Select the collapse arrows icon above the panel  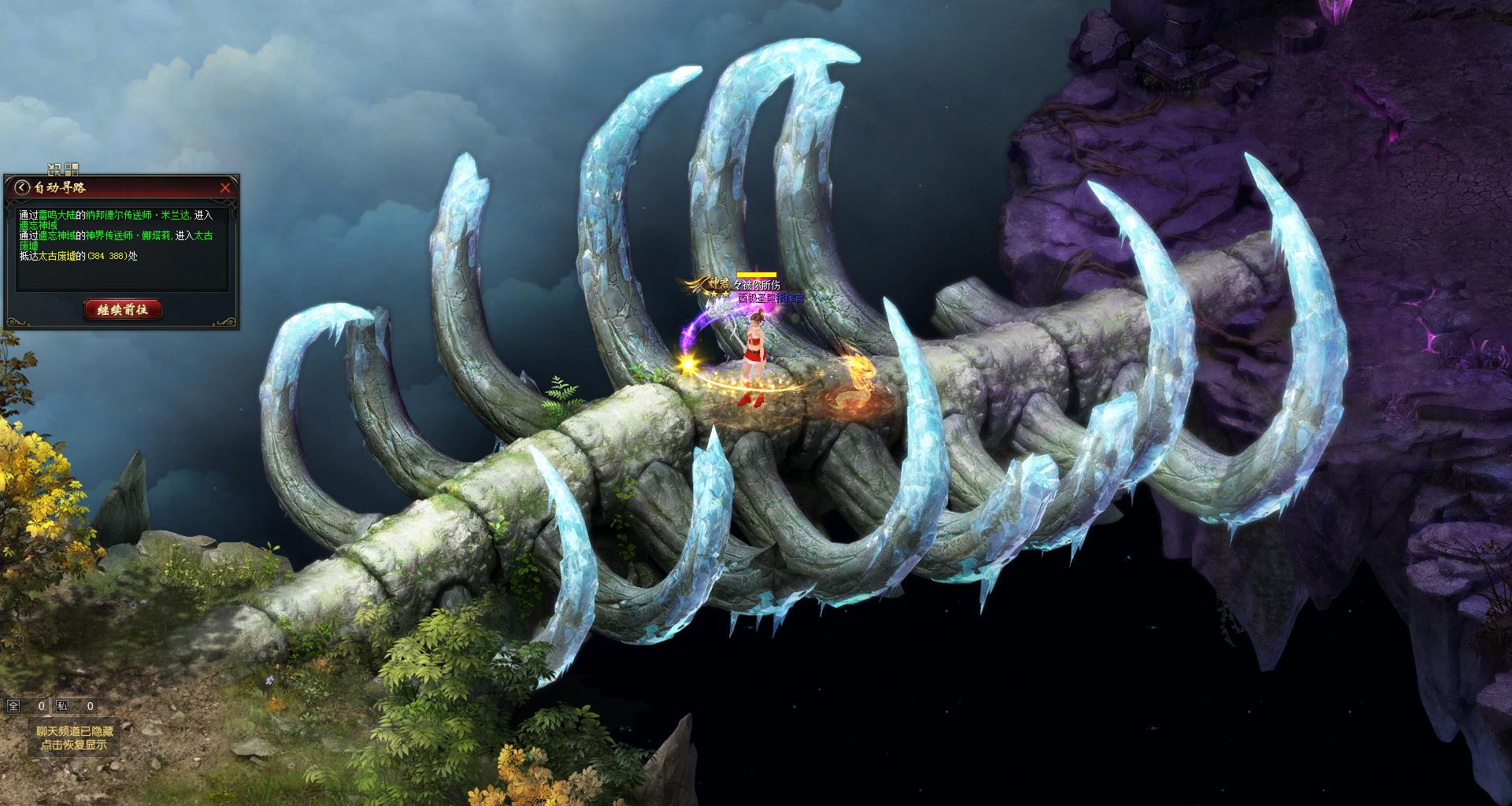54,168
